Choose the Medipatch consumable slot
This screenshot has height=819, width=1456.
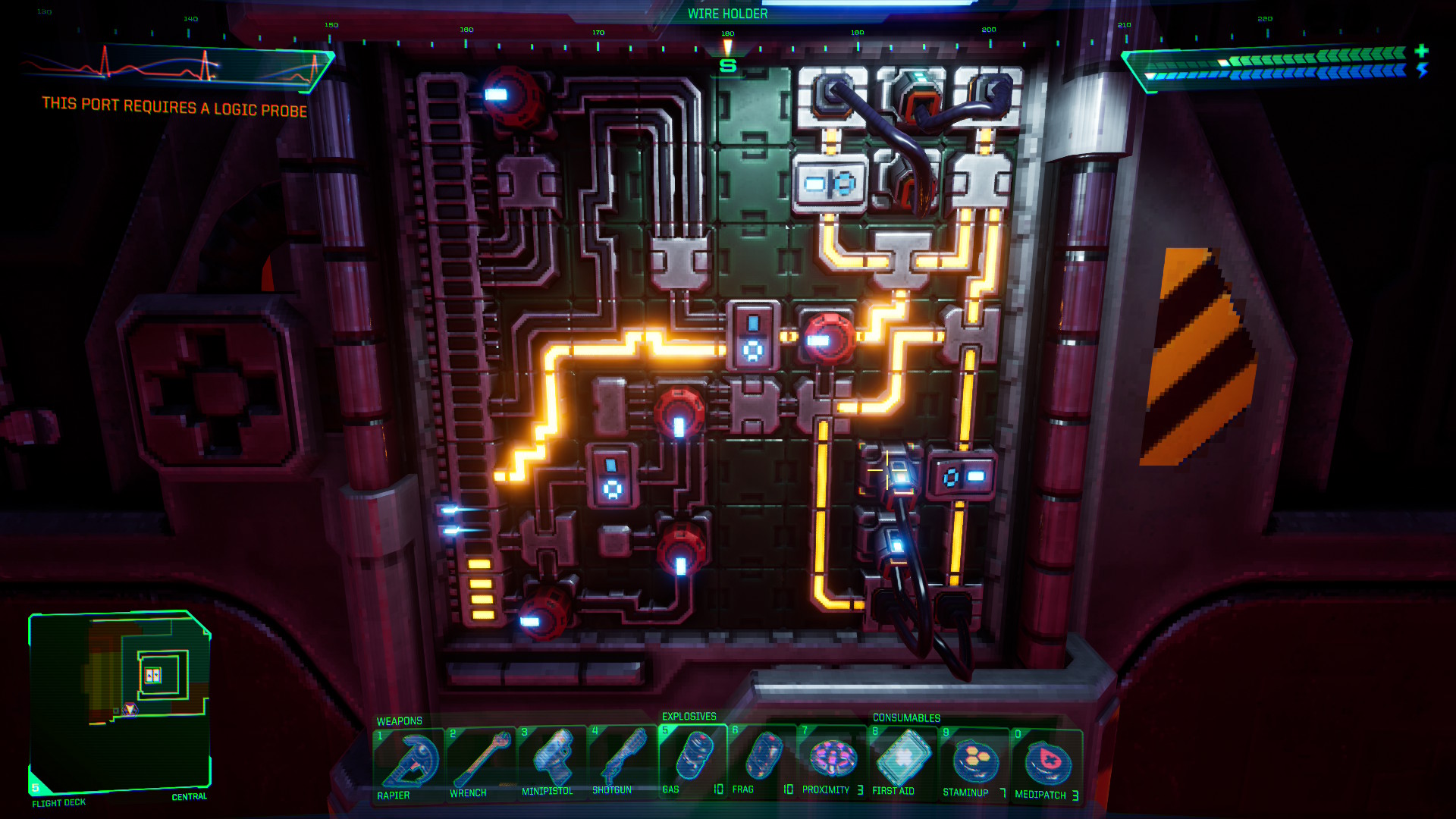[x=1046, y=764]
